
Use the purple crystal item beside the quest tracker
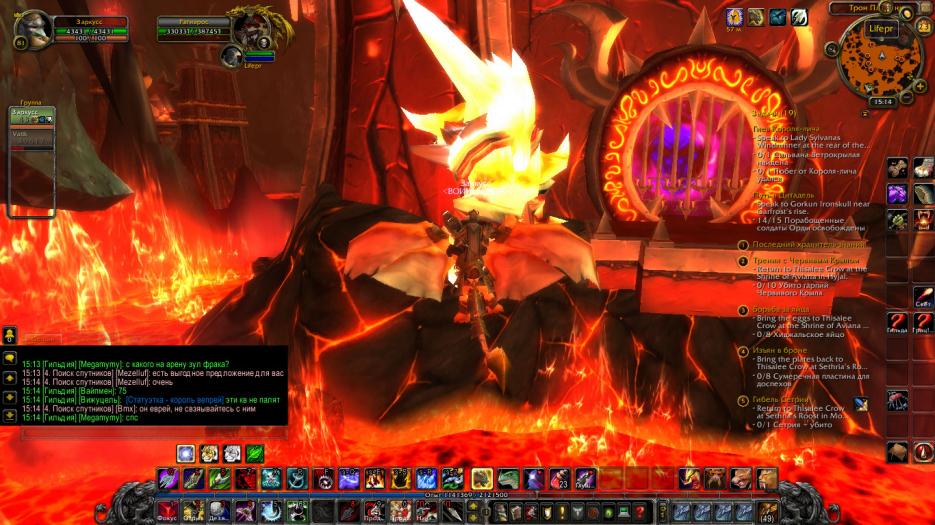tap(897, 194)
